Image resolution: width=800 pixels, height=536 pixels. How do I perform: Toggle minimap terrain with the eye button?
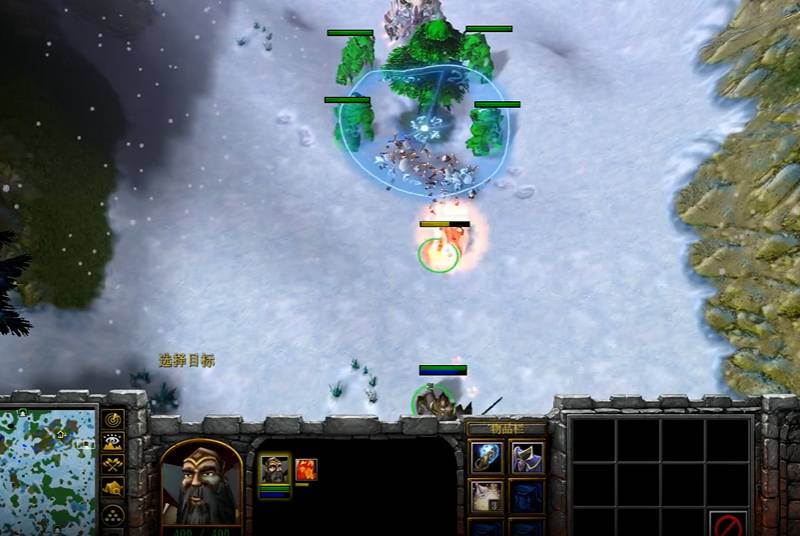(x=113, y=442)
